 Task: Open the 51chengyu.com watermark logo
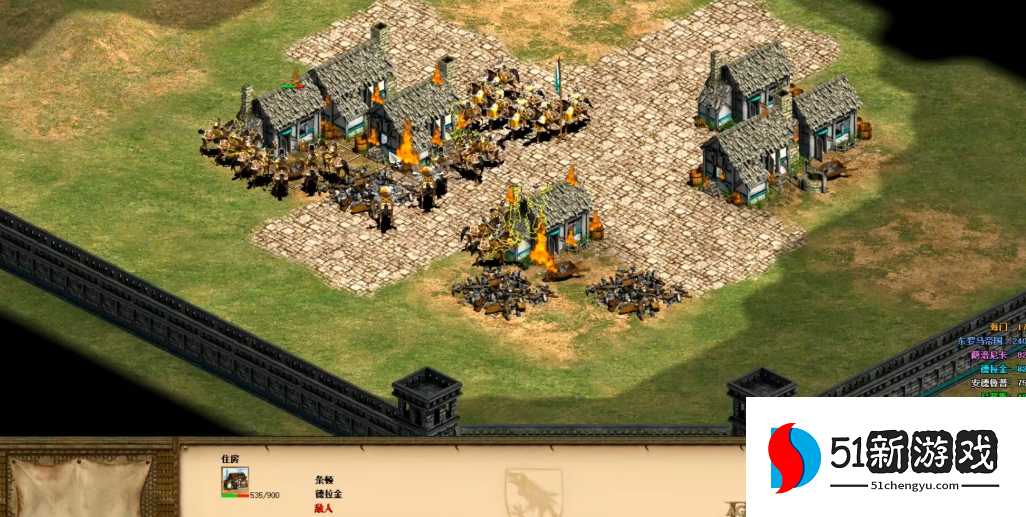885,458
